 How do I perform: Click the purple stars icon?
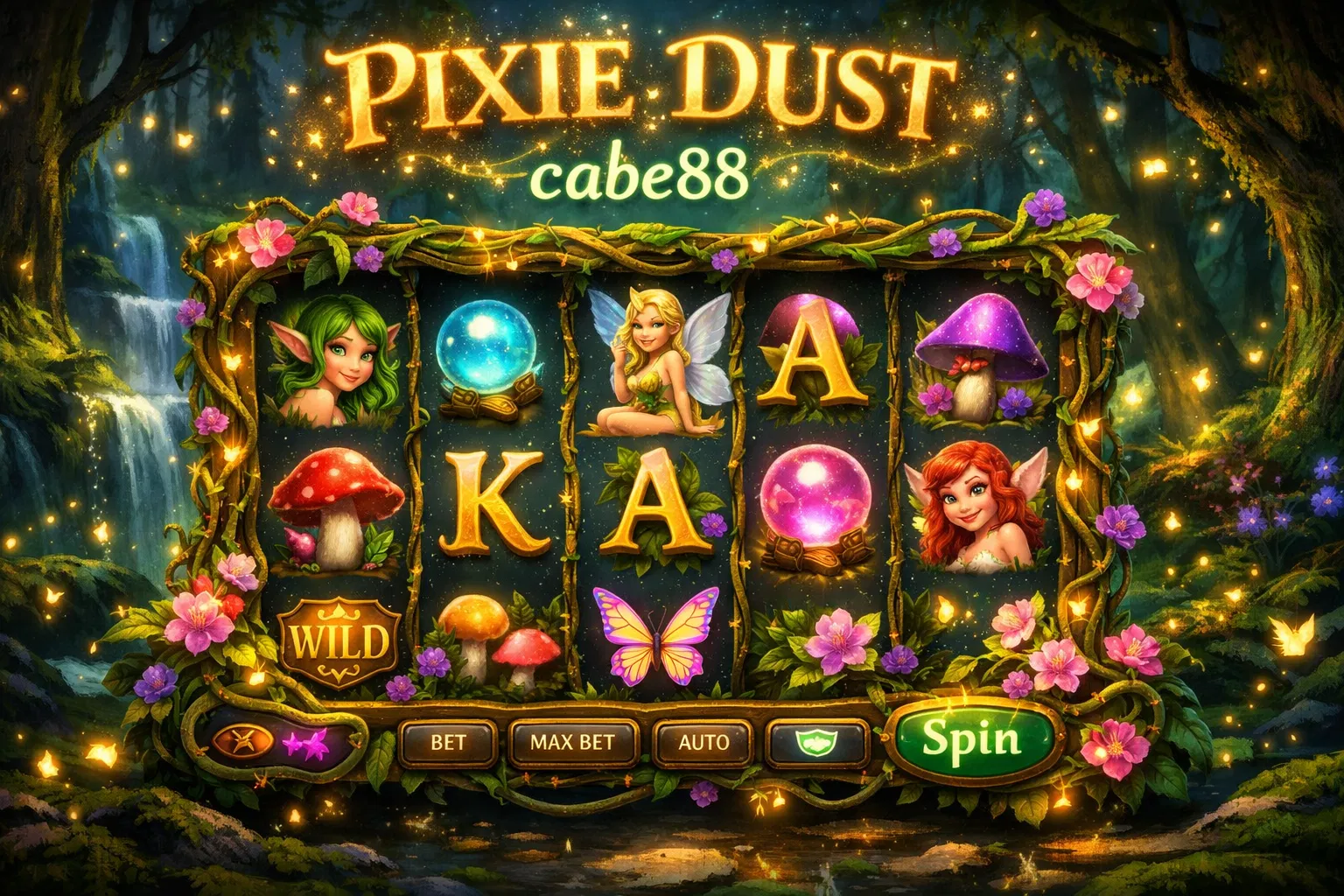coord(306,743)
